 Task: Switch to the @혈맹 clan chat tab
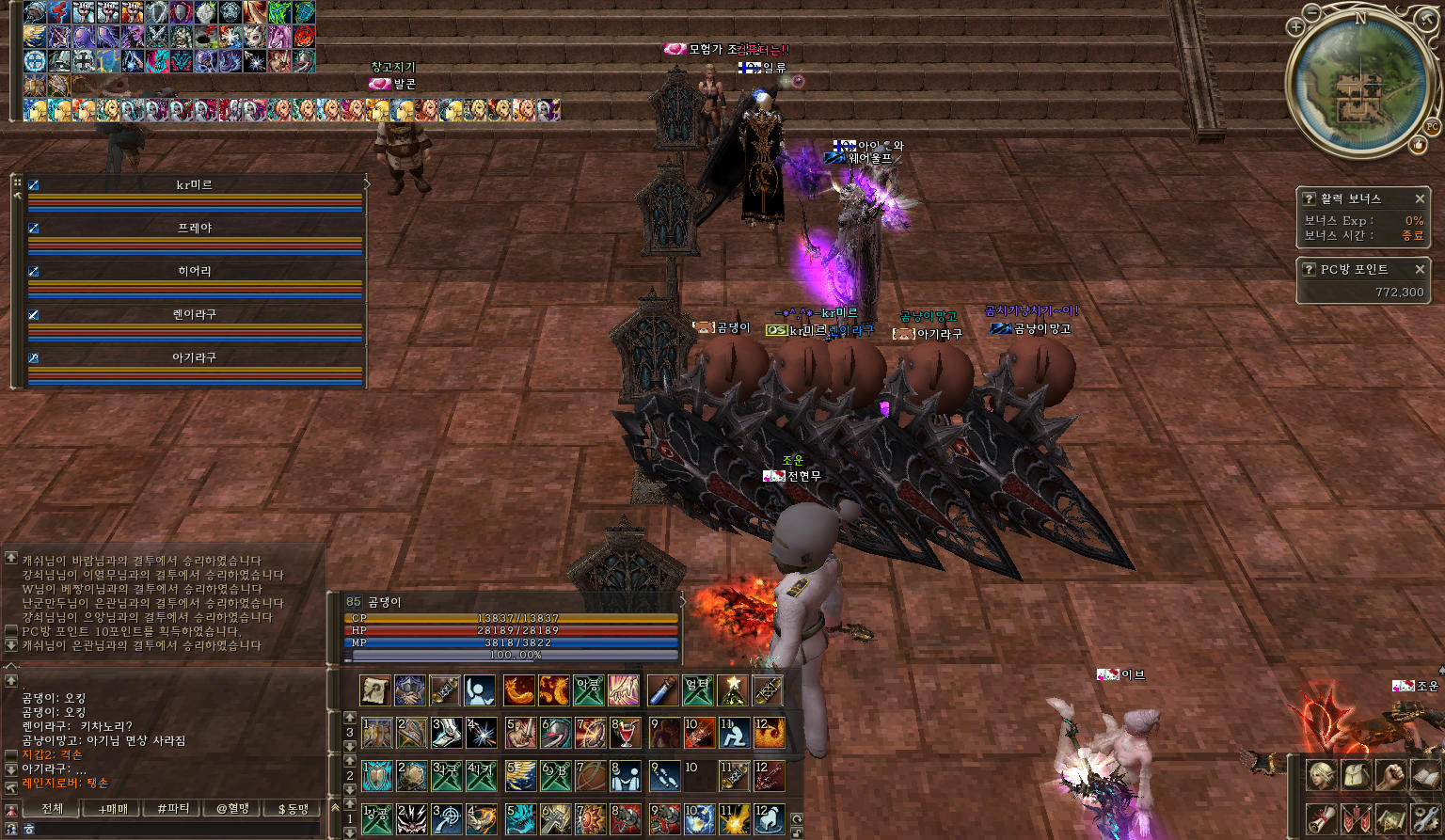(232, 809)
